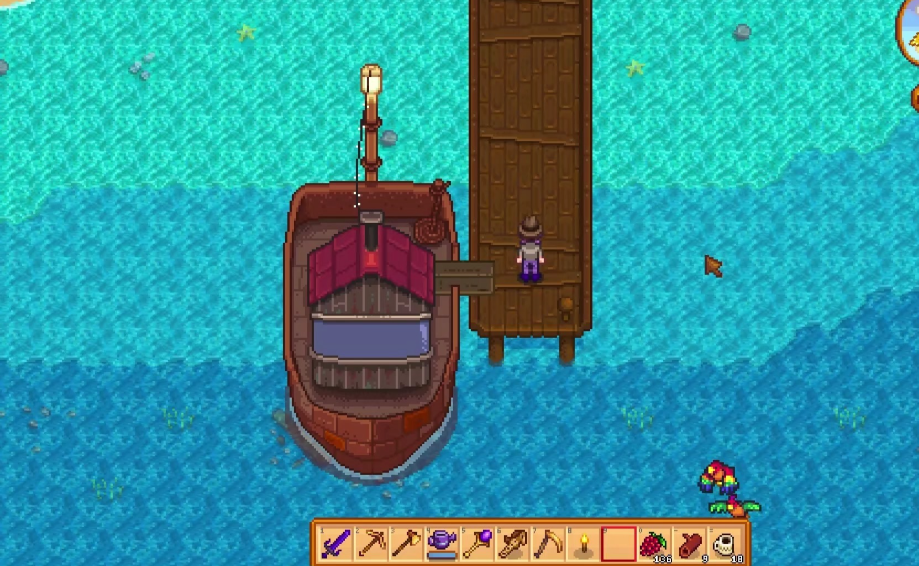Select the purple galaxy sword slot
Viewport: 919px width, 566px height.
[337, 544]
